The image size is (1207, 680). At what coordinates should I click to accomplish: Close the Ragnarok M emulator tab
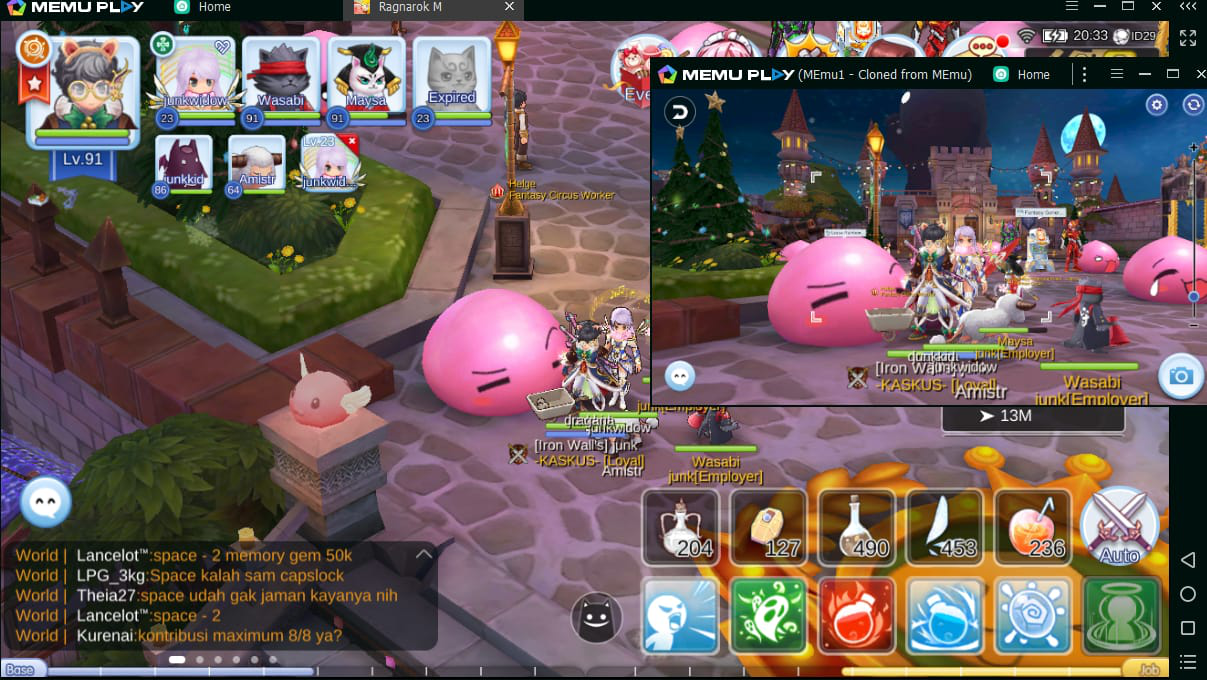pyautogui.click(x=510, y=7)
